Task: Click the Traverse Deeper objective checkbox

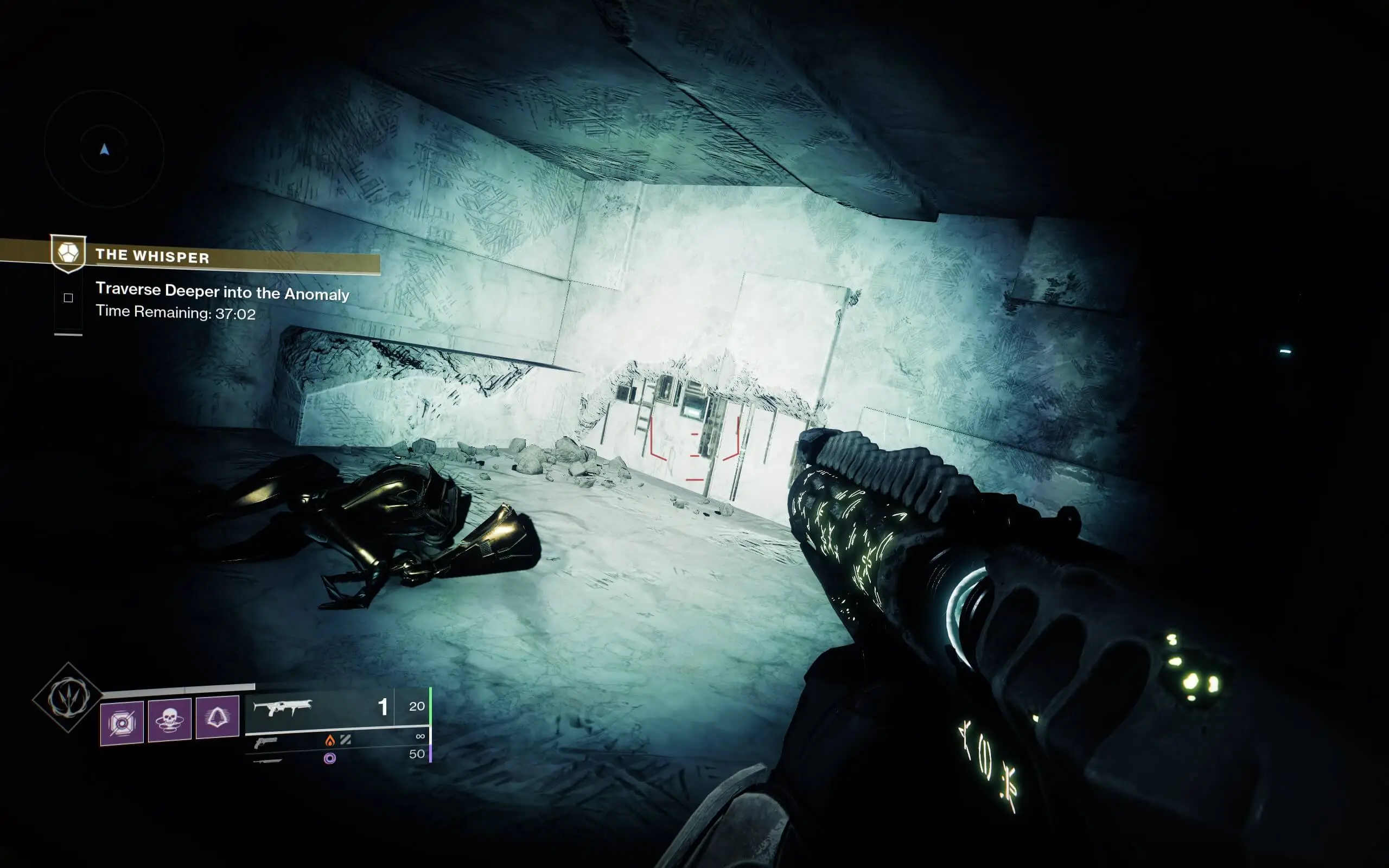Action: pos(68,297)
